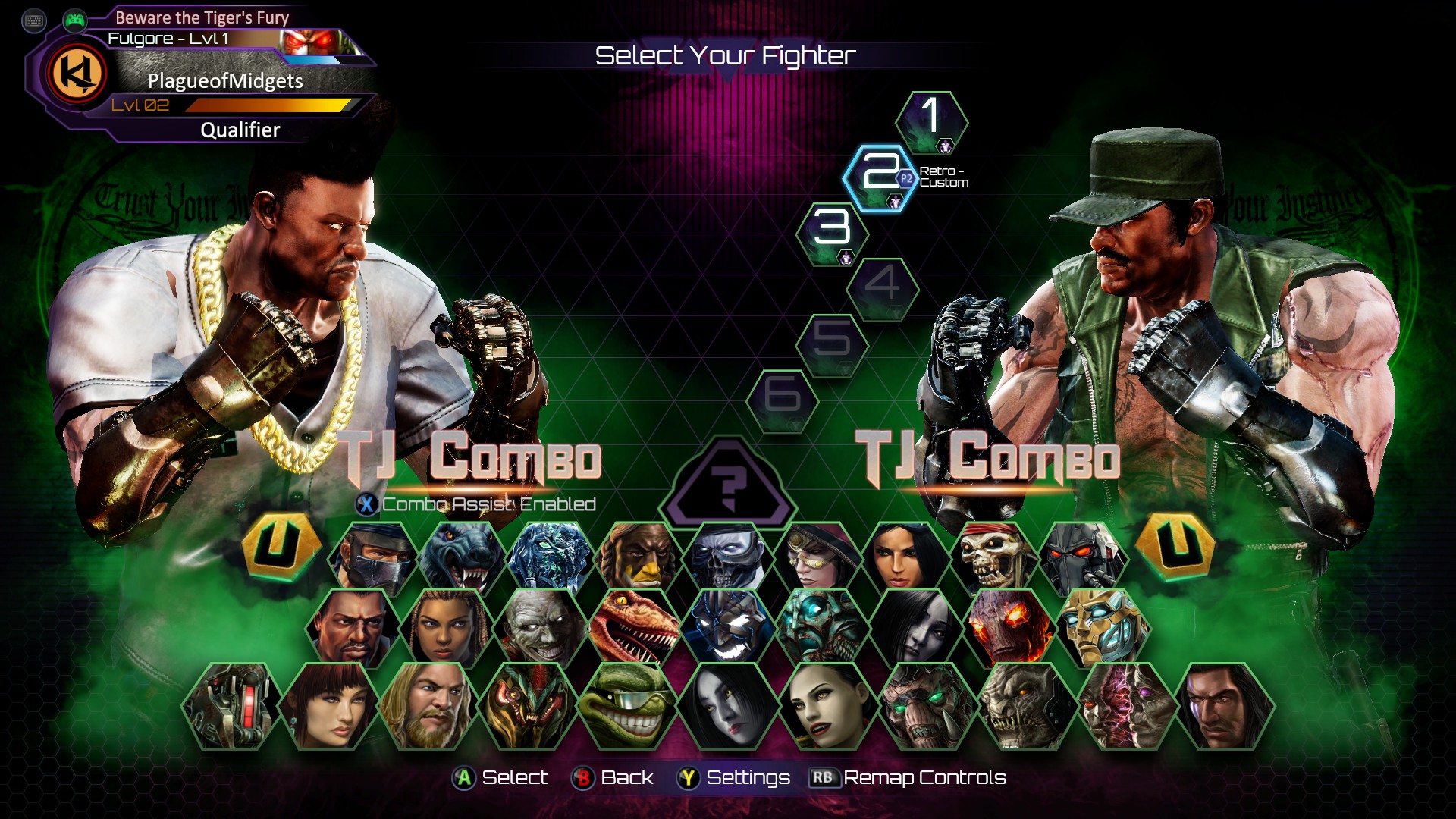Switch to costume color slot 3

832,231
